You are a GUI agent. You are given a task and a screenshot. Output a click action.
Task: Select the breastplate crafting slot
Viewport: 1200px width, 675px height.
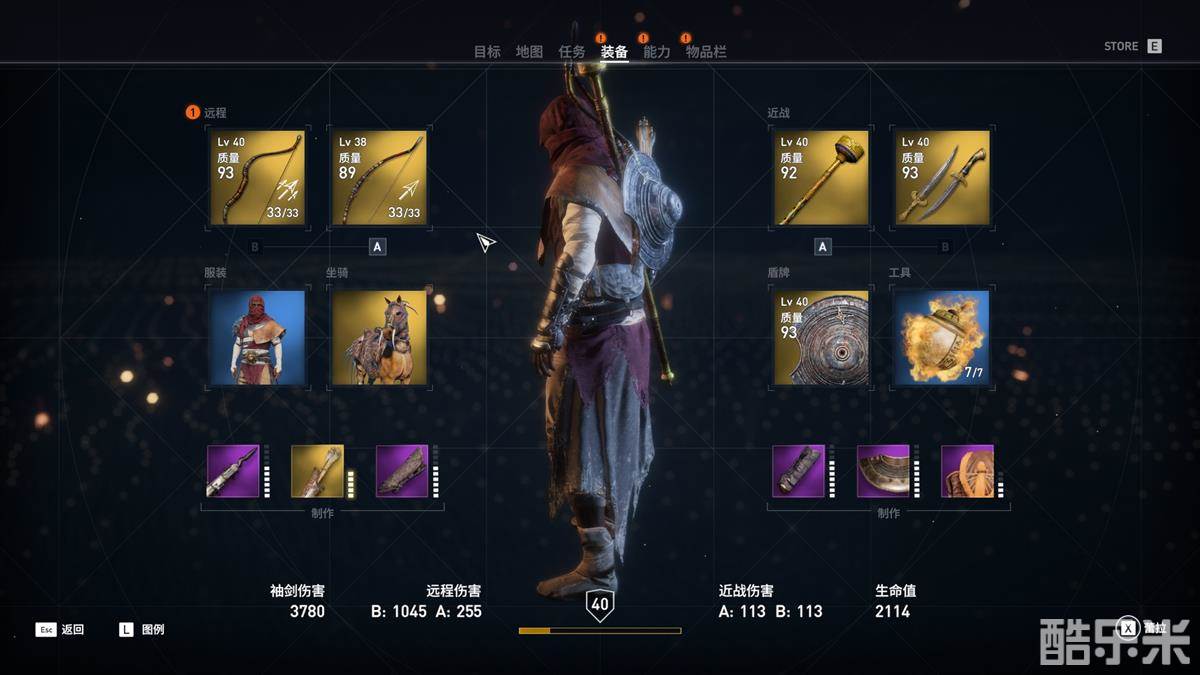(x=883, y=471)
